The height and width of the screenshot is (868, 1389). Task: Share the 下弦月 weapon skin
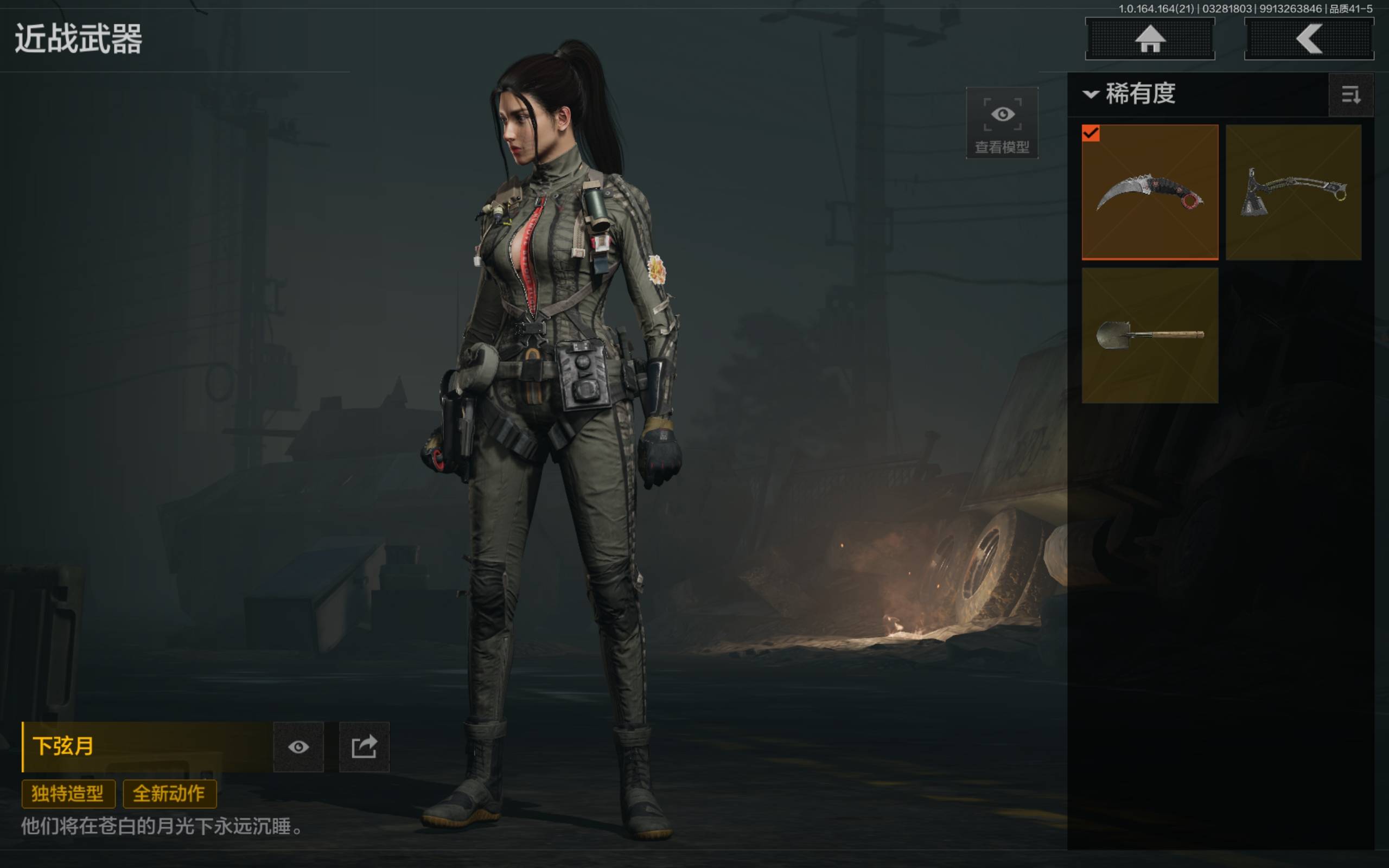[x=364, y=746]
